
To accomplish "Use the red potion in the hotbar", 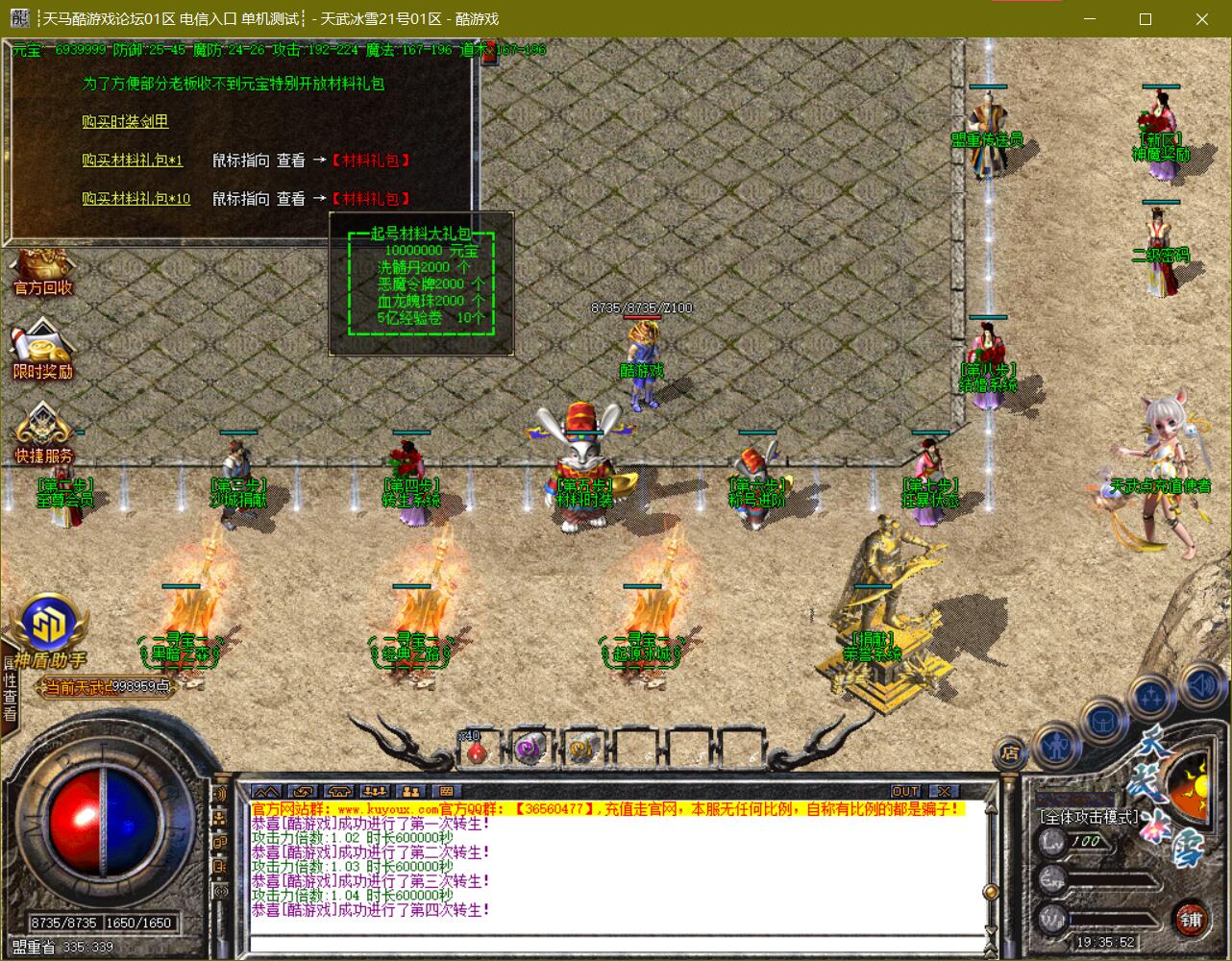I will pyautogui.click(x=473, y=750).
